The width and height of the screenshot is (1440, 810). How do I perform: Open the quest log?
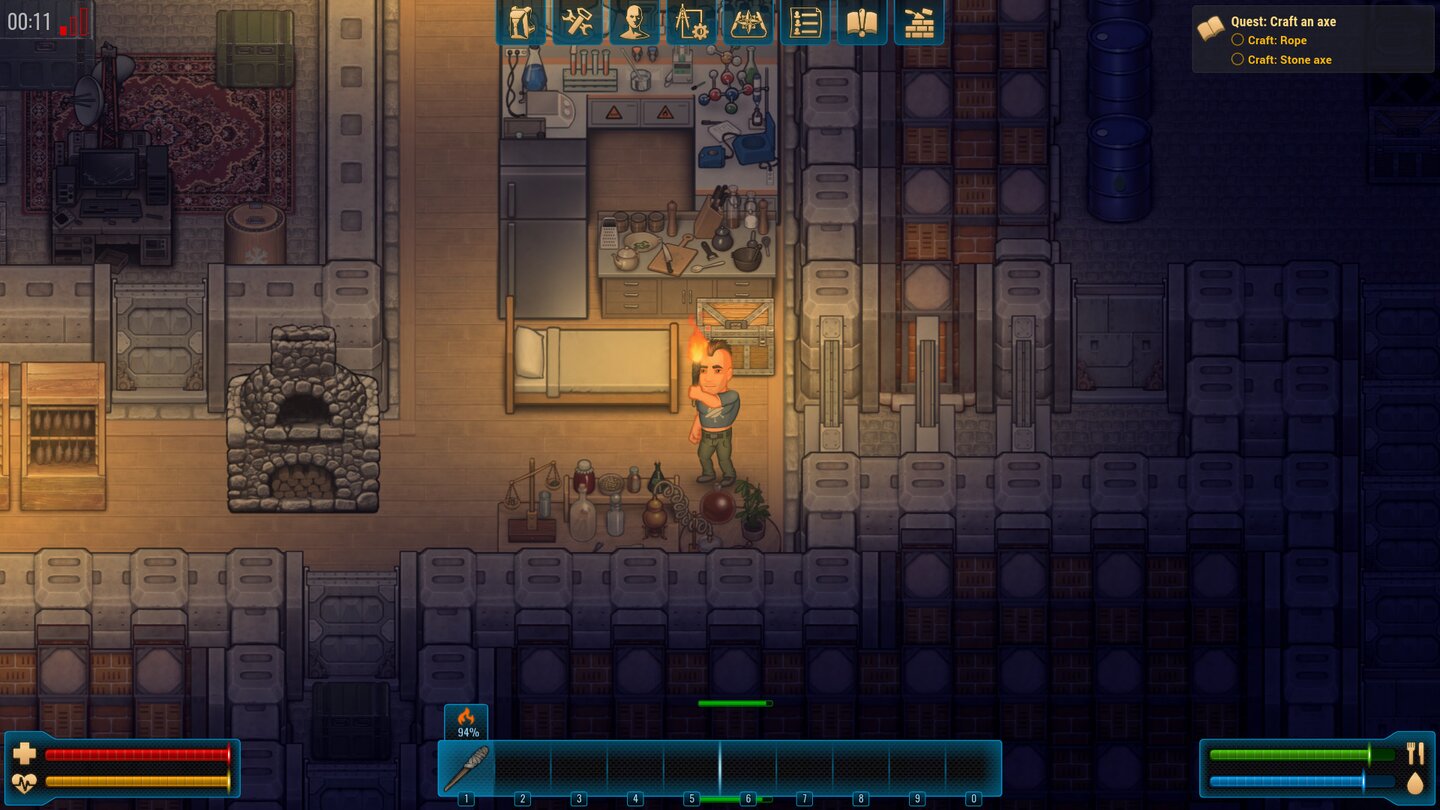[805, 22]
